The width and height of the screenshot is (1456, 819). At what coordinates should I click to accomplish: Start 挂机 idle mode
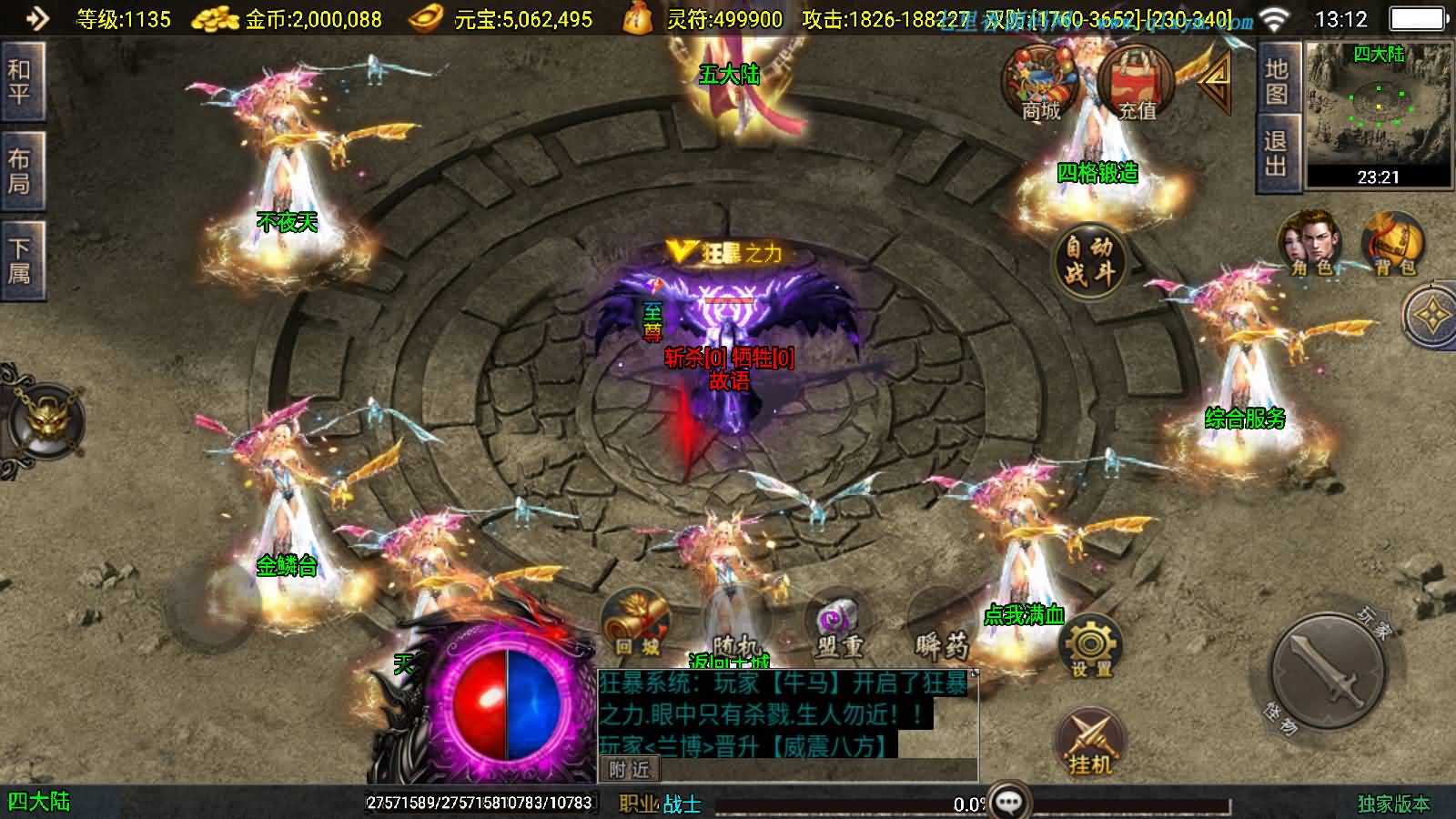pyautogui.click(x=1090, y=742)
